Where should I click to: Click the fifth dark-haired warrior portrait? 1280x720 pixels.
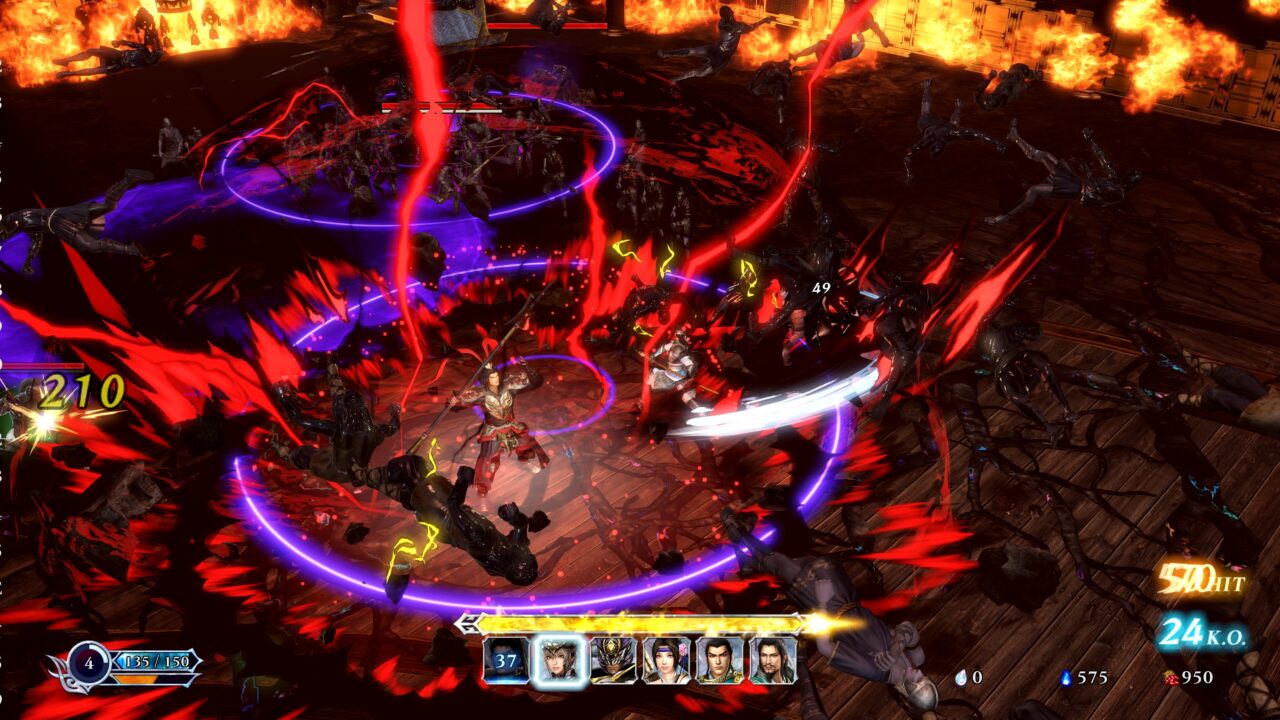tap(716, 662)
